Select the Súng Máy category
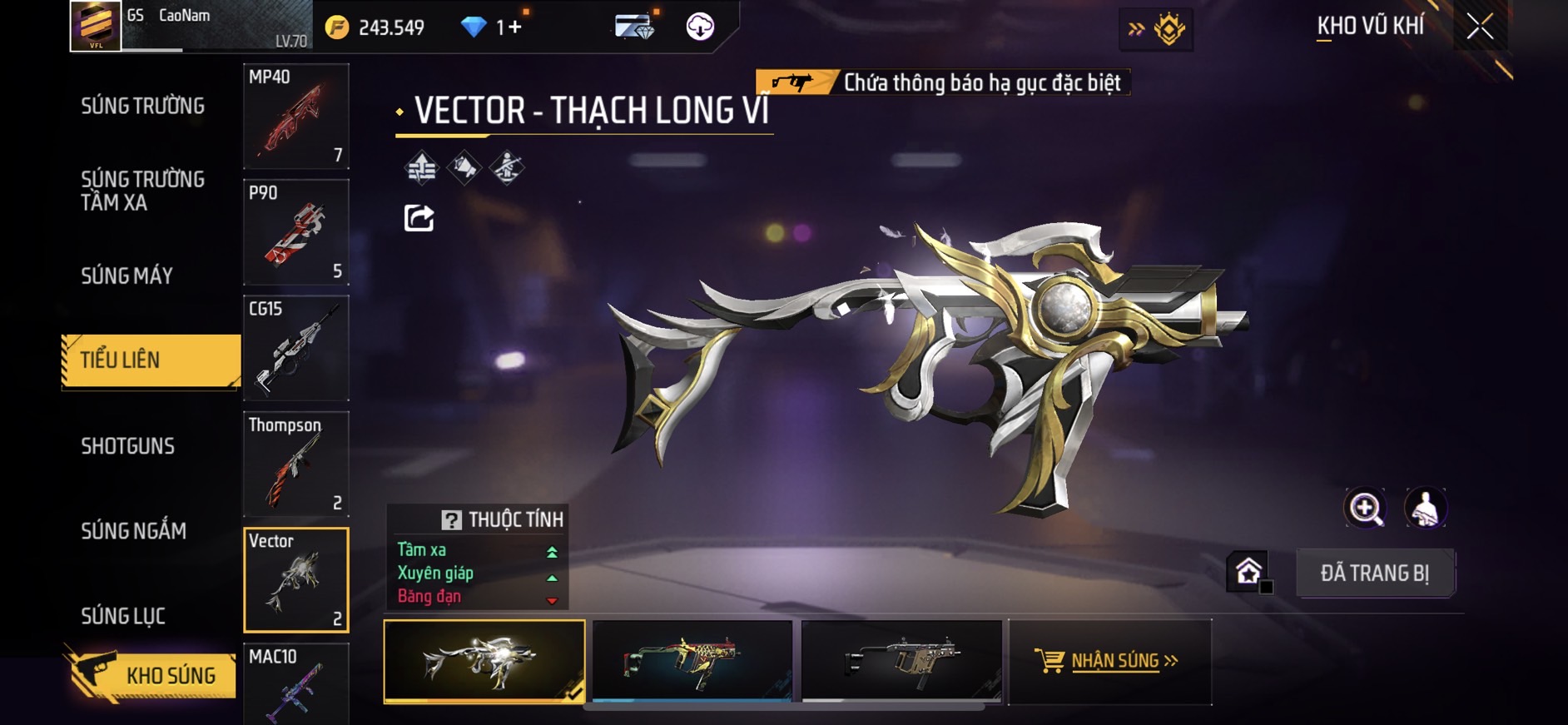The width and height of the screenshot is (1568, 725). pyautogui.click(x=127, y=276)
